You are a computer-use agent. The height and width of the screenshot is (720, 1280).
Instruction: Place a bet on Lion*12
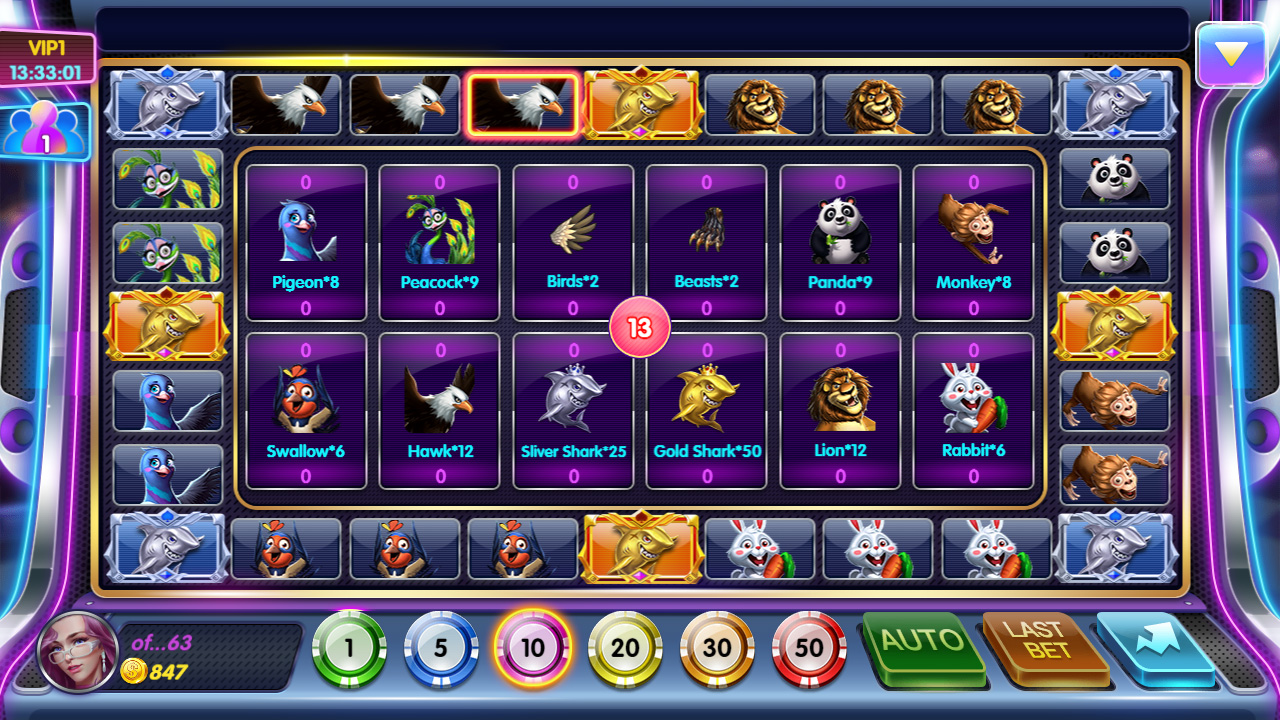[x=840, y=411]
